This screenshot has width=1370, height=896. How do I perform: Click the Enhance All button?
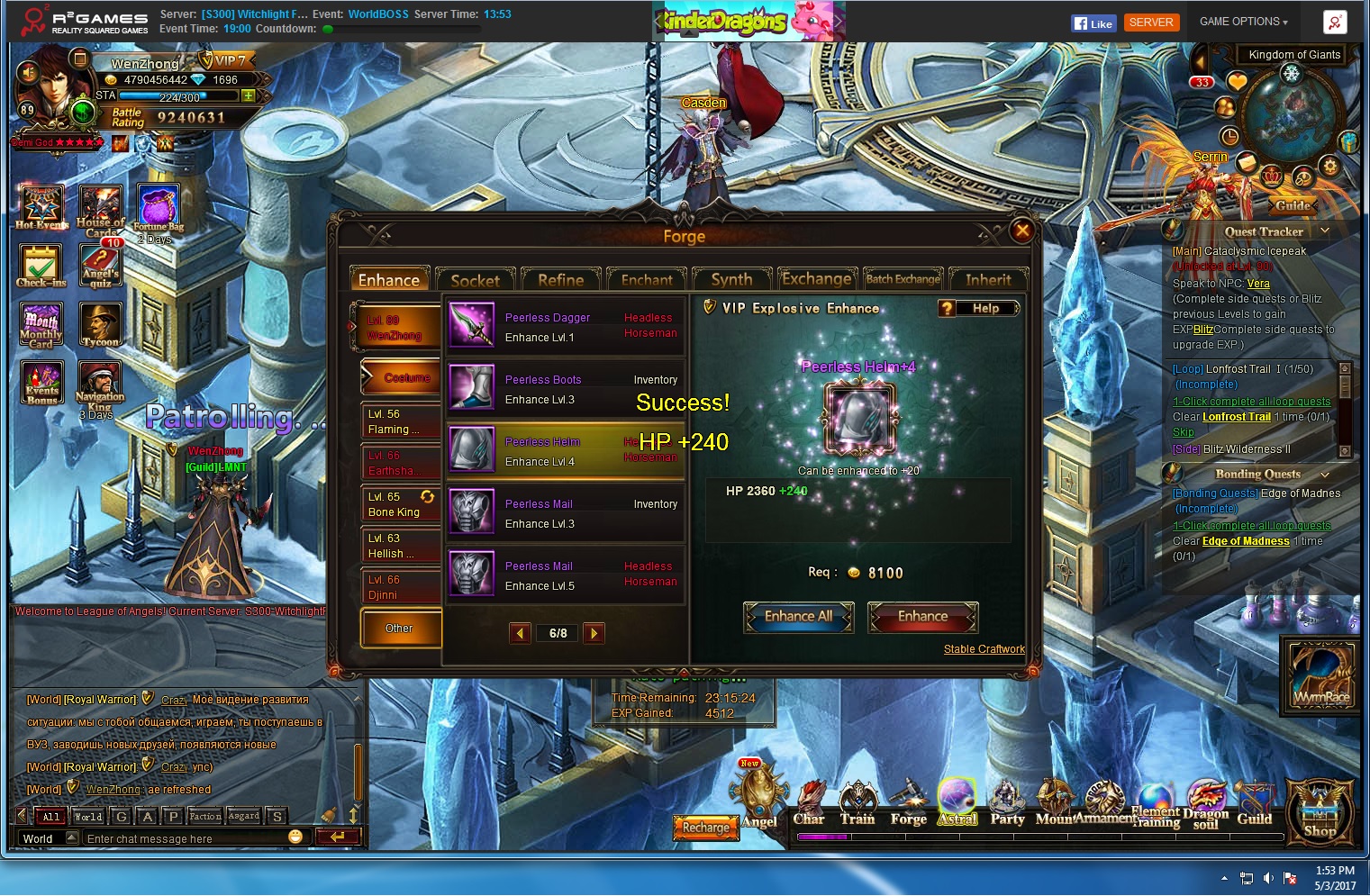798,617
